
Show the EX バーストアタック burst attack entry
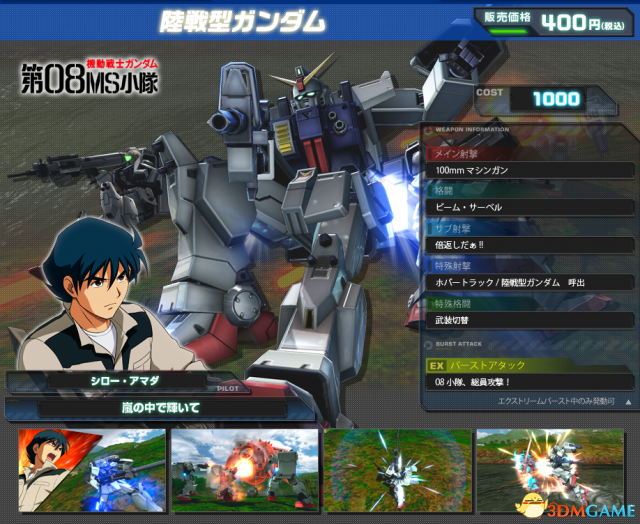tap(529, 366)
